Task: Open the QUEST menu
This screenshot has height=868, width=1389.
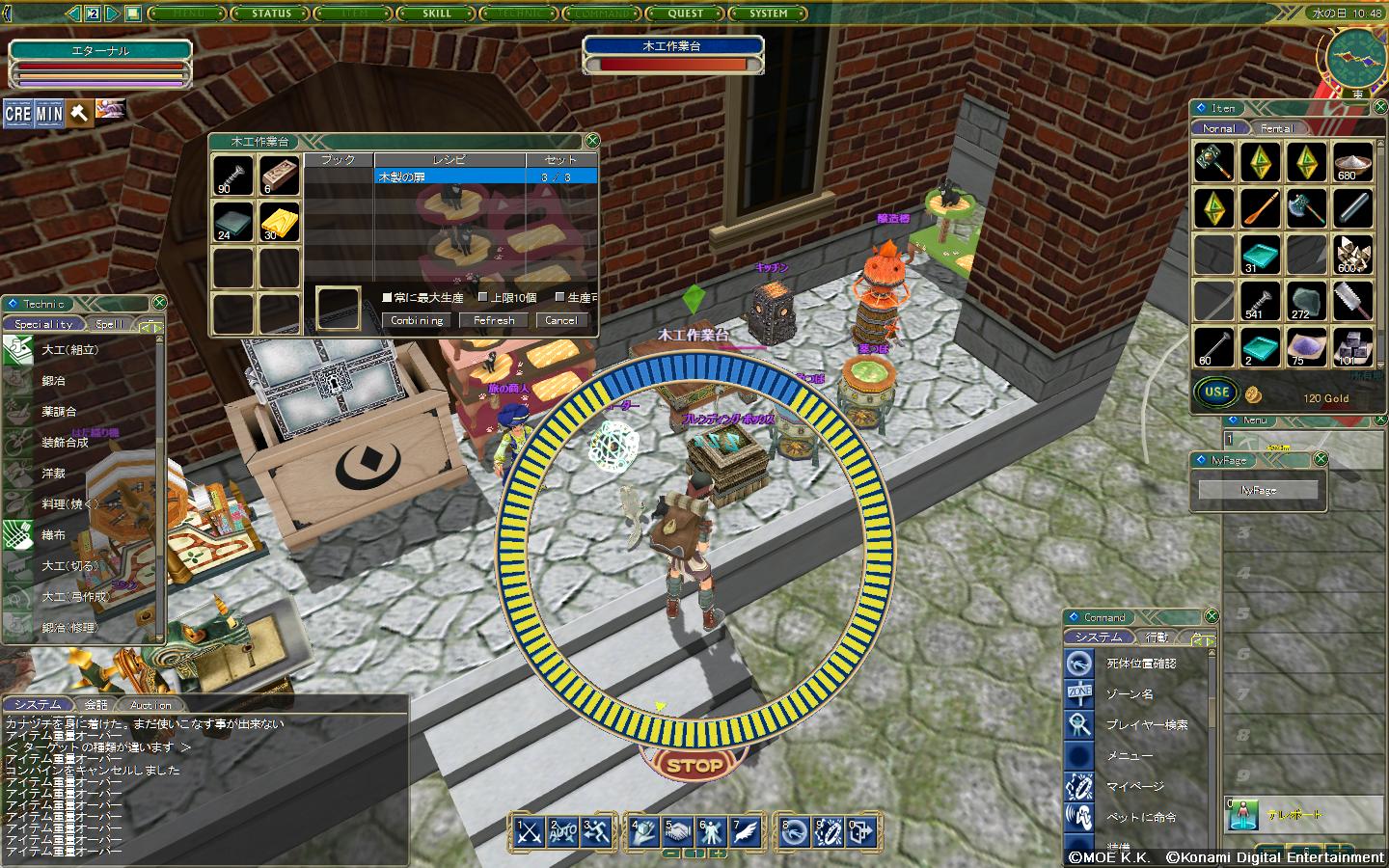Action: [x=686, y=14]
